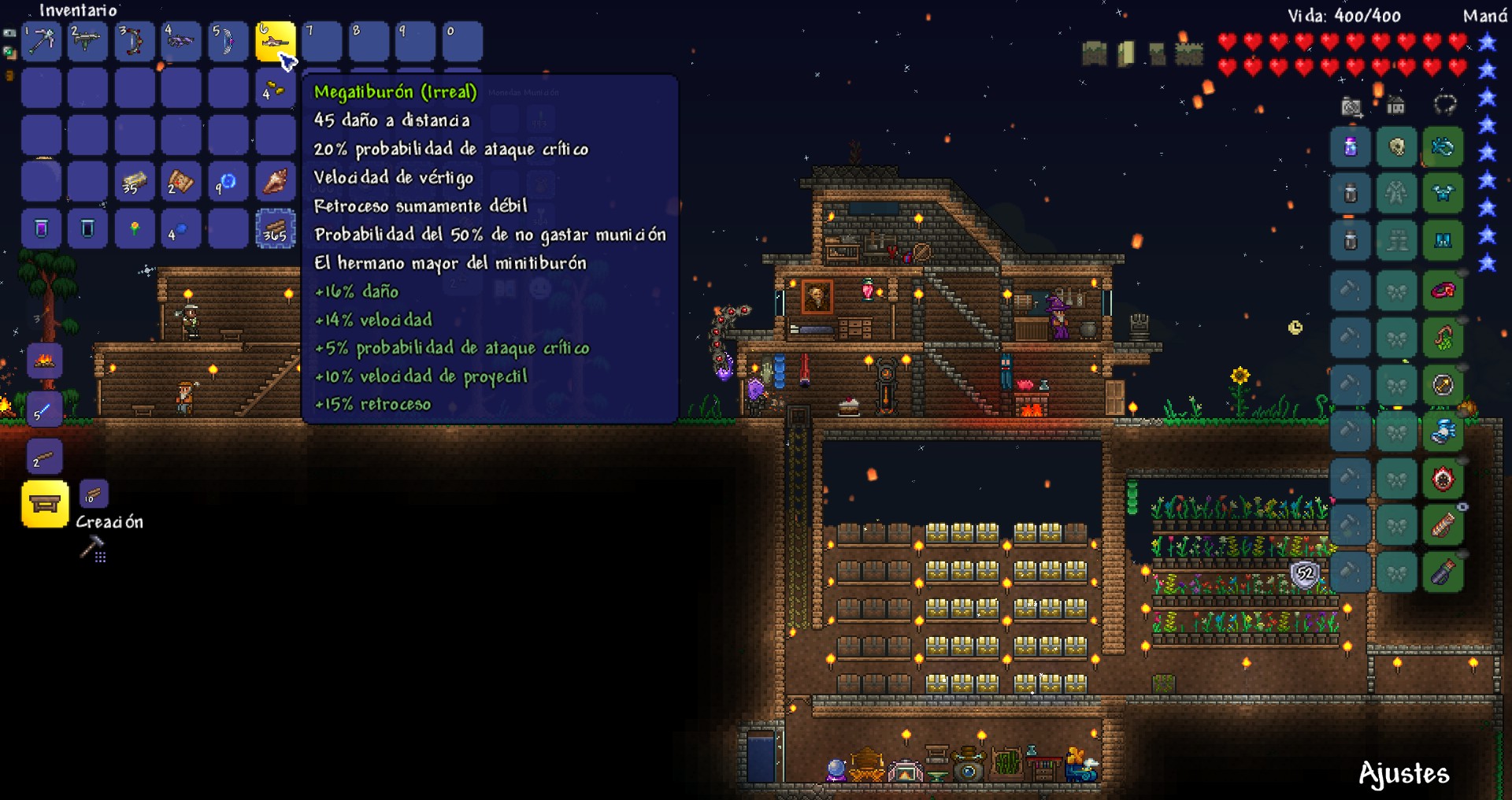Select the equipped chestplate armor slot

click(x=1443, y=194)
